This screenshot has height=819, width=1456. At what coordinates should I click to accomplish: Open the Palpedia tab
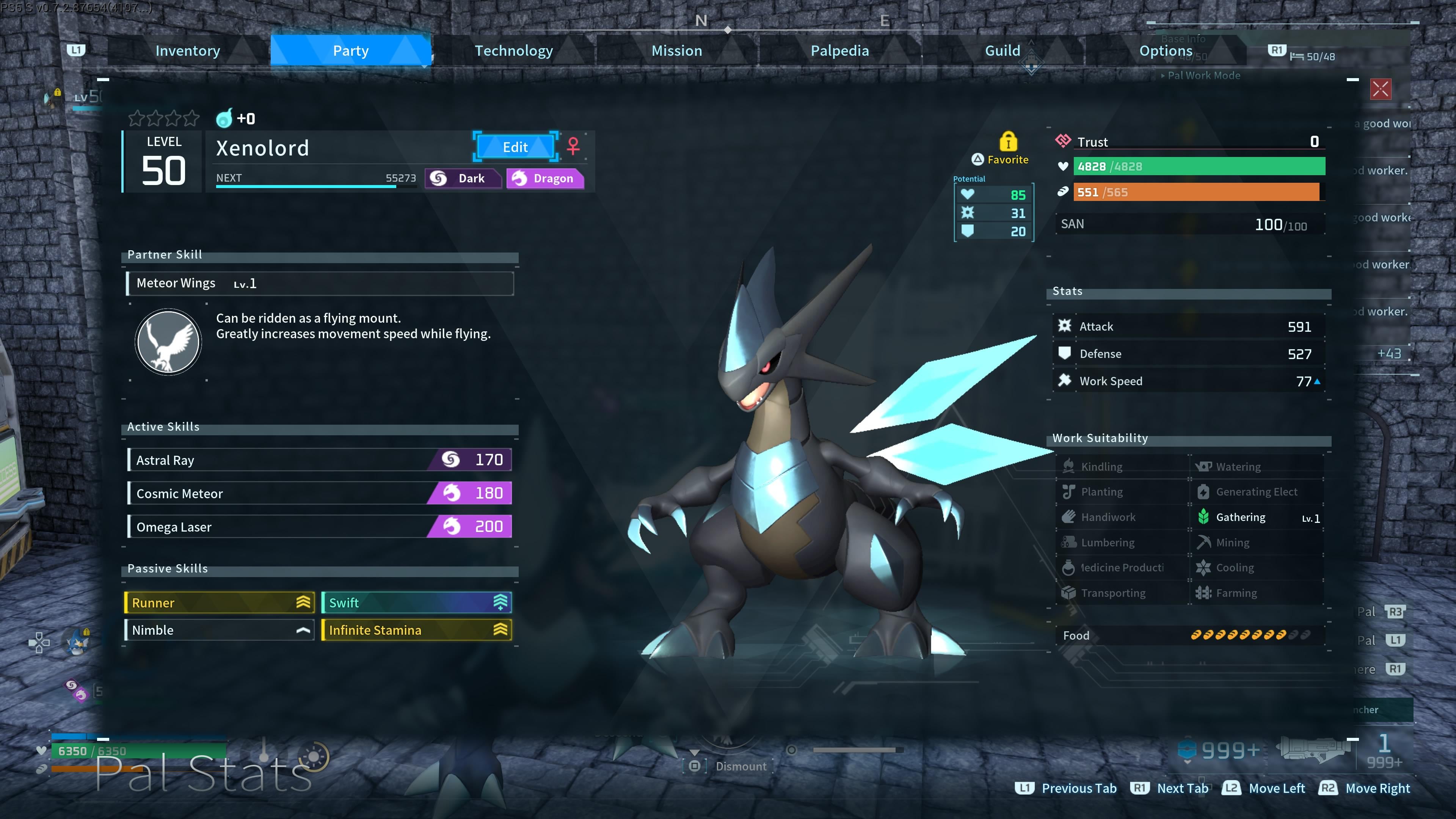(x=839, y=51)
